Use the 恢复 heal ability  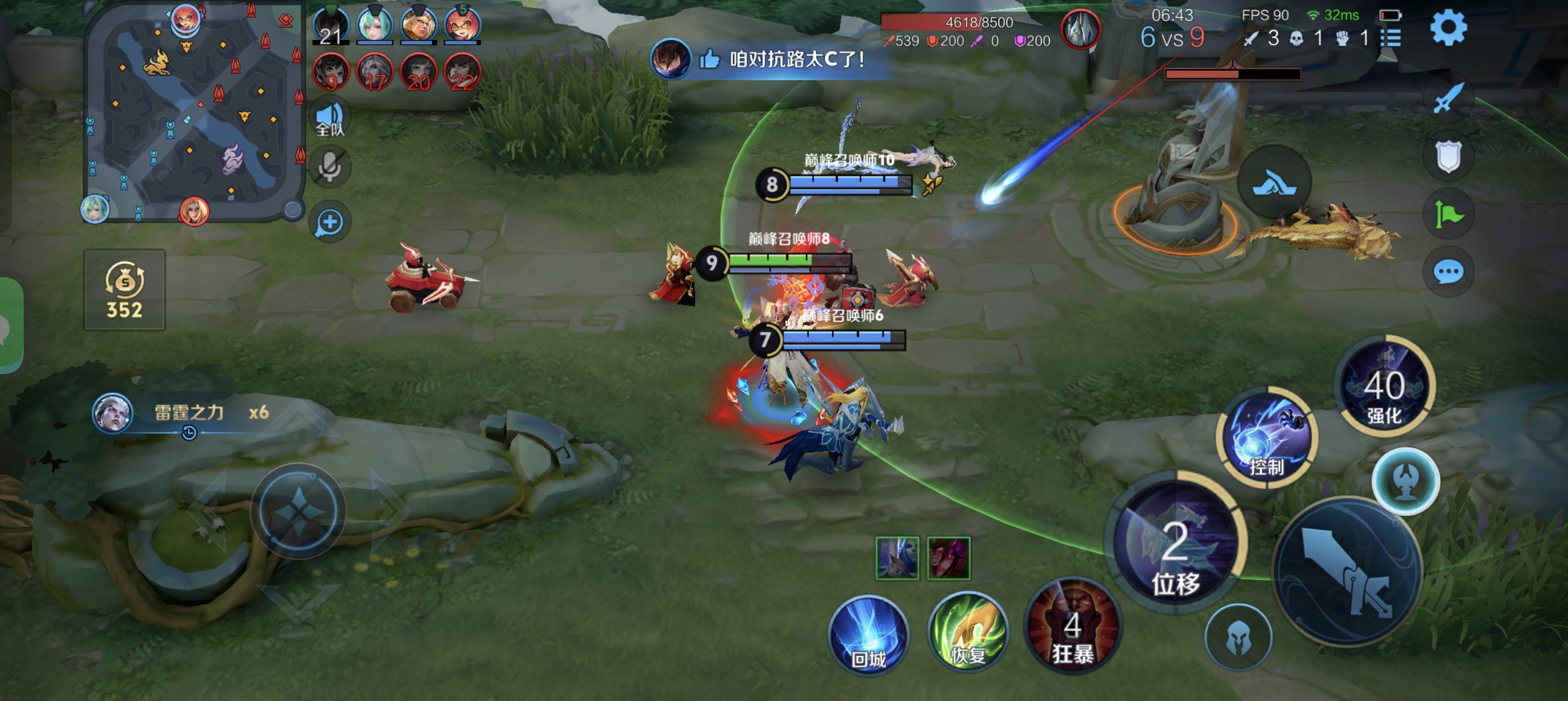pos(968,632)
